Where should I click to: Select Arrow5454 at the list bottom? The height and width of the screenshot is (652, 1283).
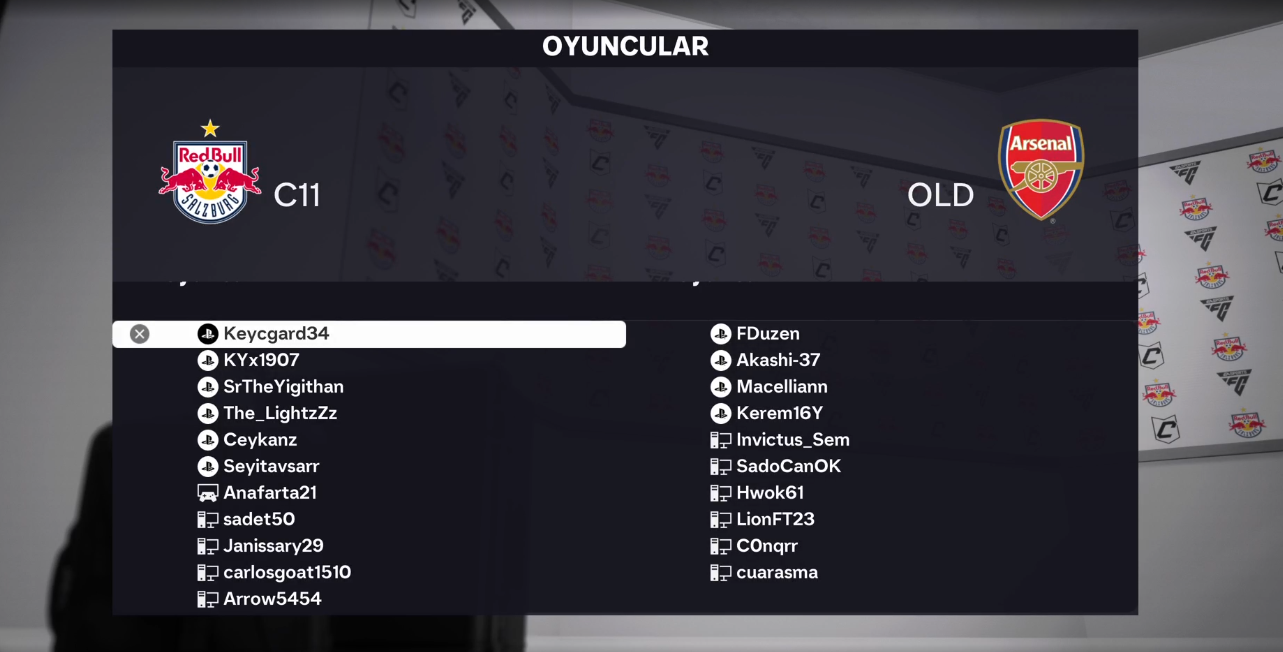click(272, 599)
